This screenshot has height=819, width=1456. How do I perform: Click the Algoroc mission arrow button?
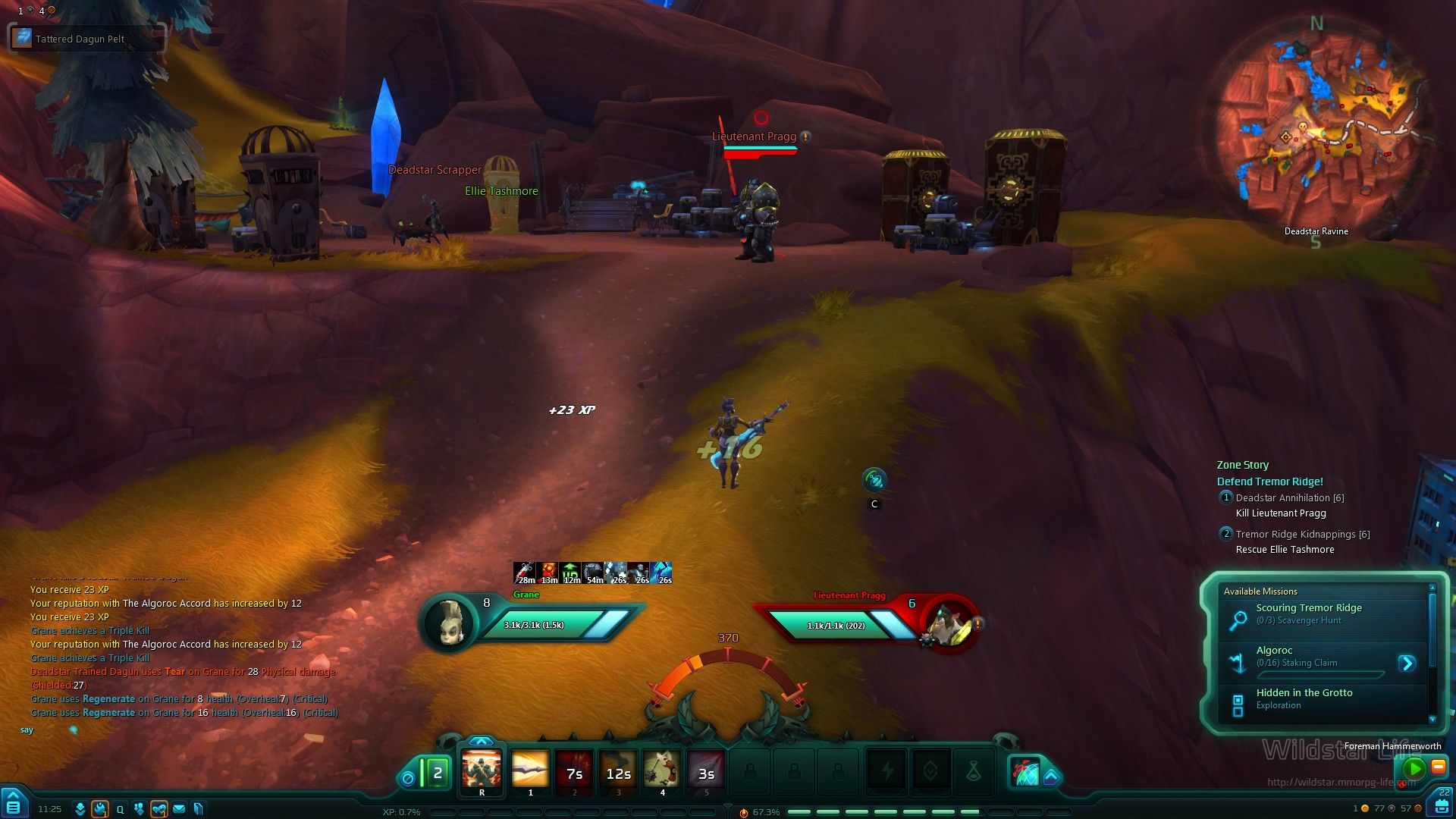[x=1407, y=663]
